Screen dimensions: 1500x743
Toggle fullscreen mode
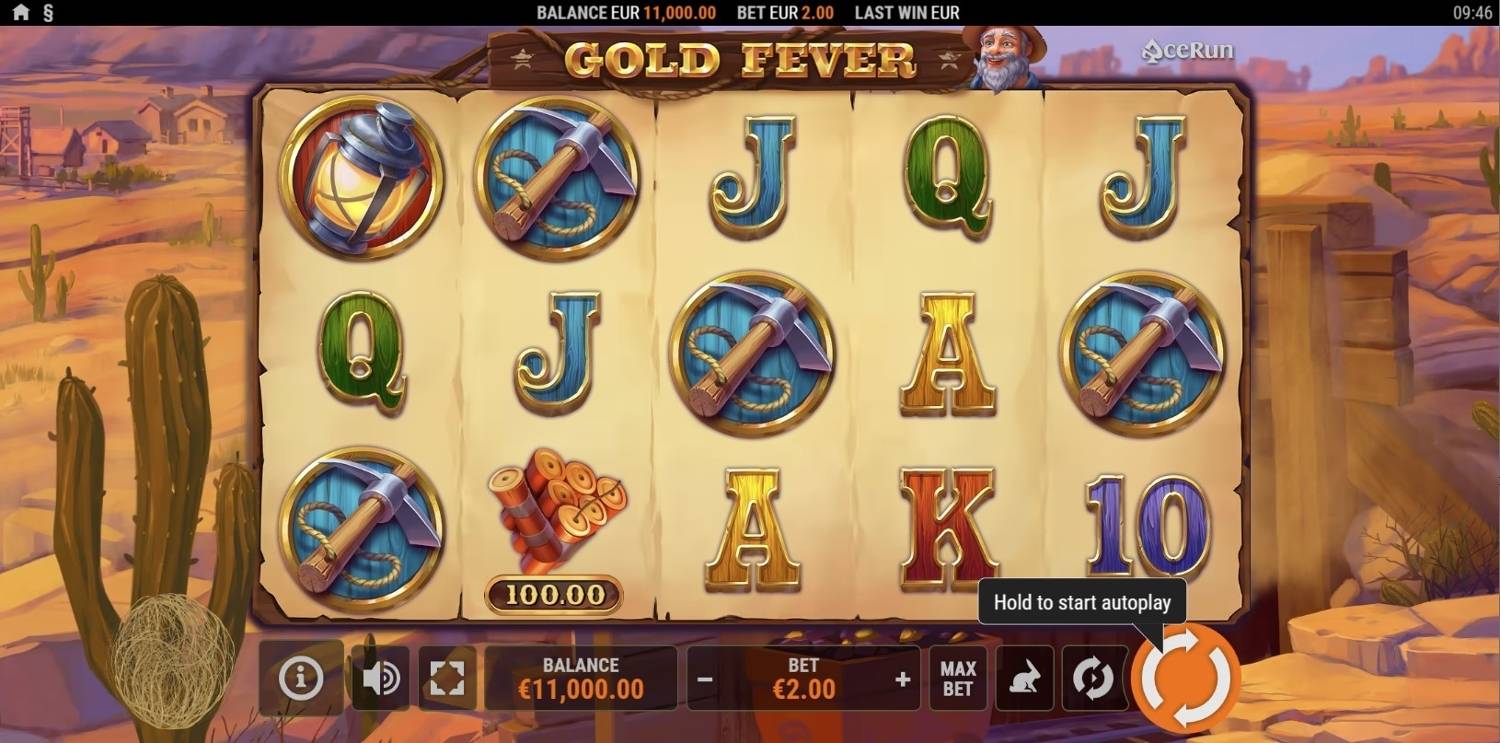(x=447, y=678)
